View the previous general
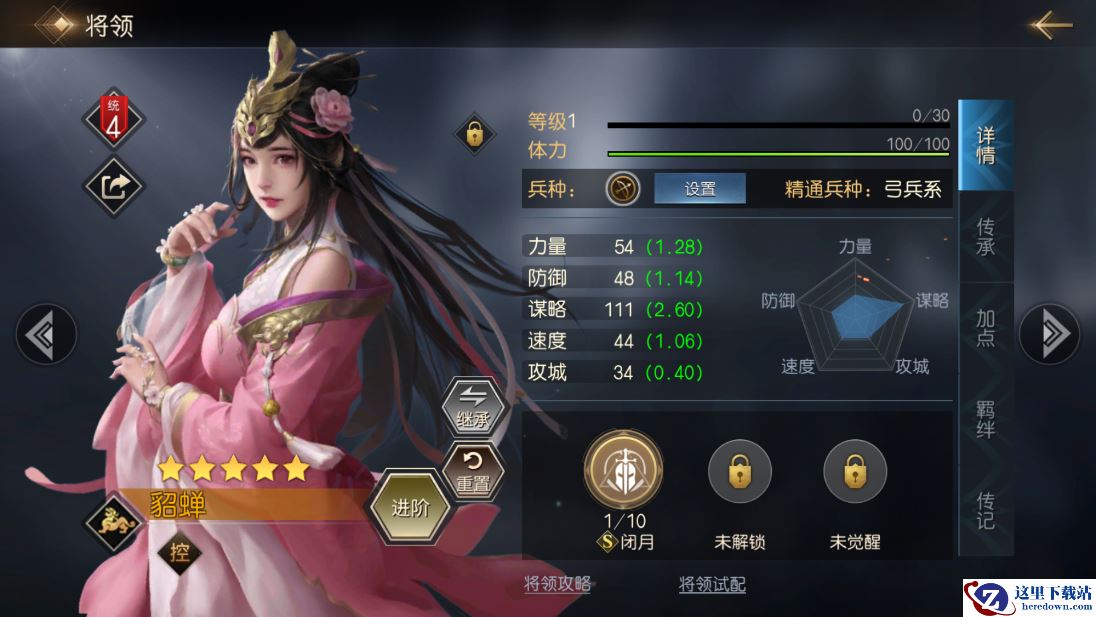This screenshot has height=617, width=1096. point(46,334)
